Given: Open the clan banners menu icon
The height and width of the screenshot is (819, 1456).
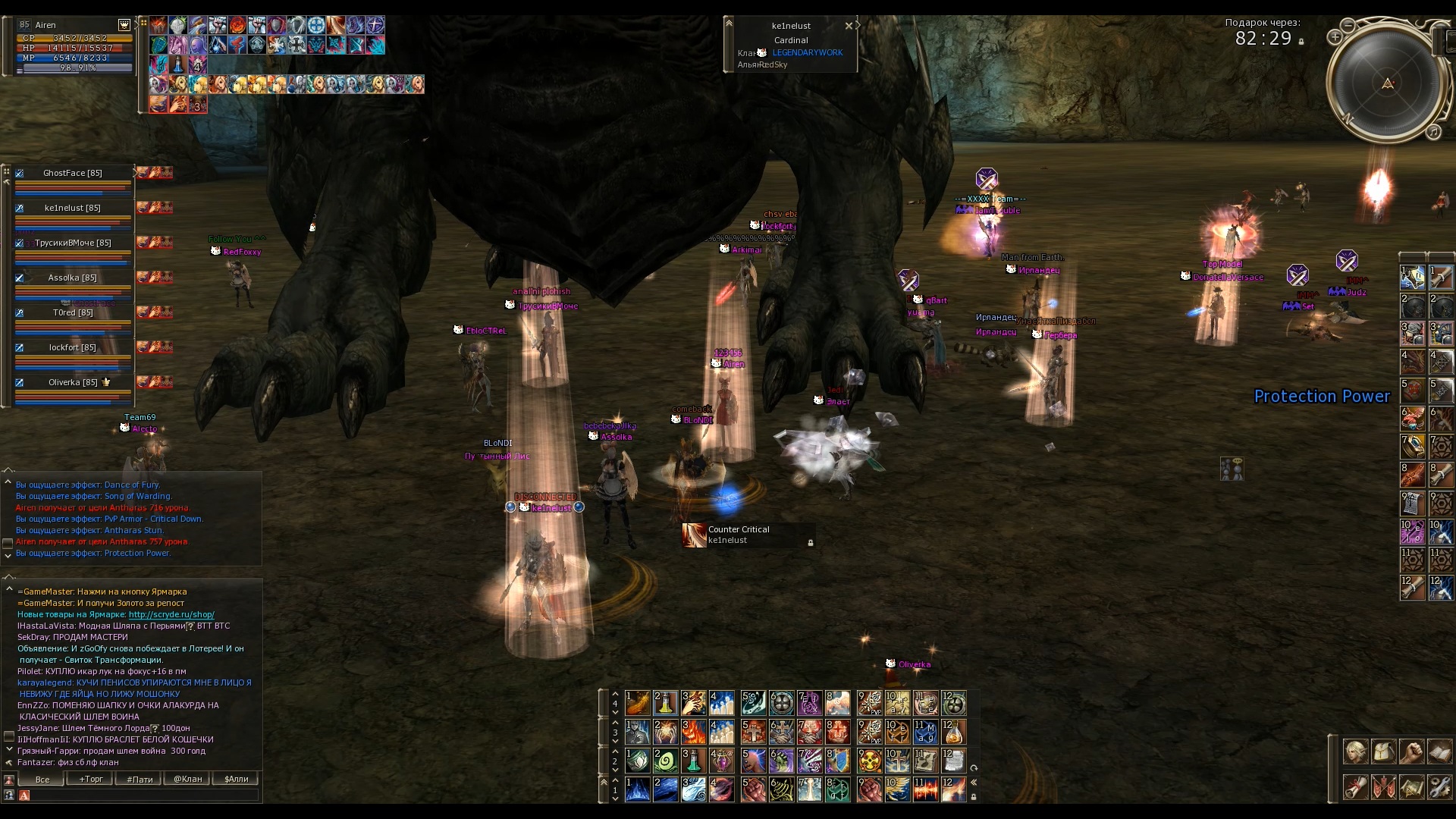Looking at the screenshot, I should pyautogui.click(x=1383, y=787).
